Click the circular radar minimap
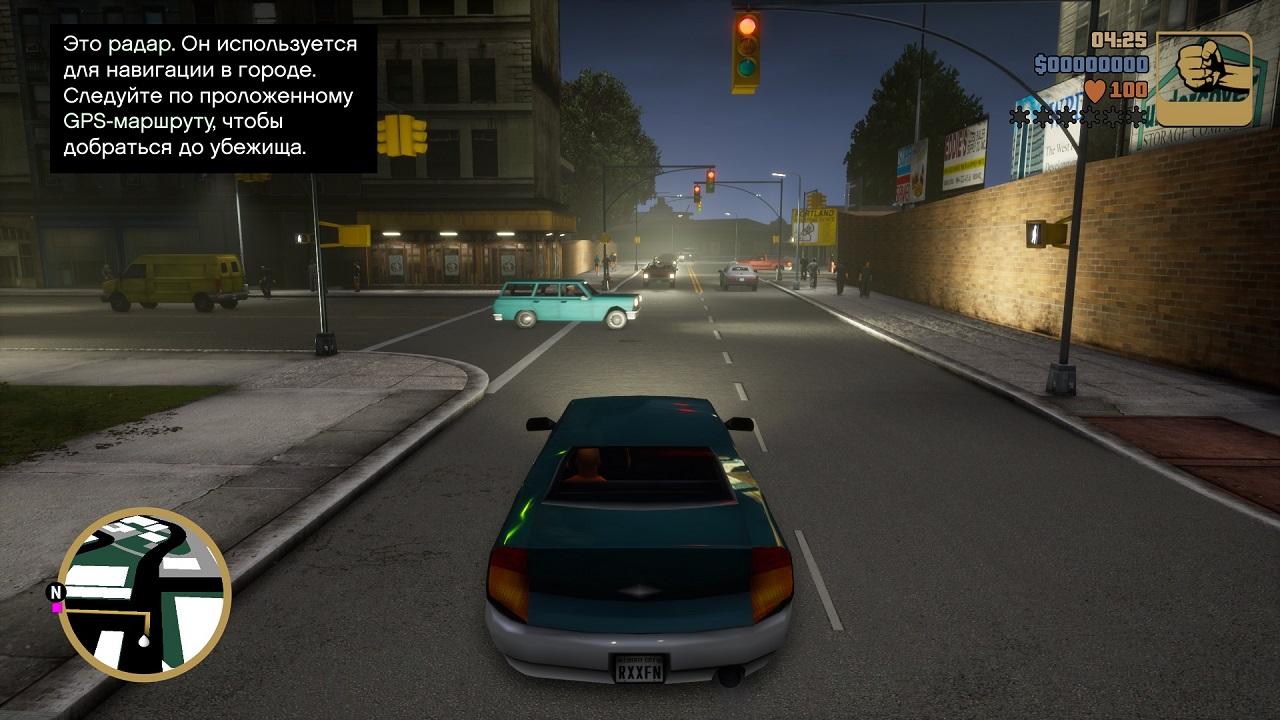The width and height of the screenshot is (1280, 720). (144, 594)
